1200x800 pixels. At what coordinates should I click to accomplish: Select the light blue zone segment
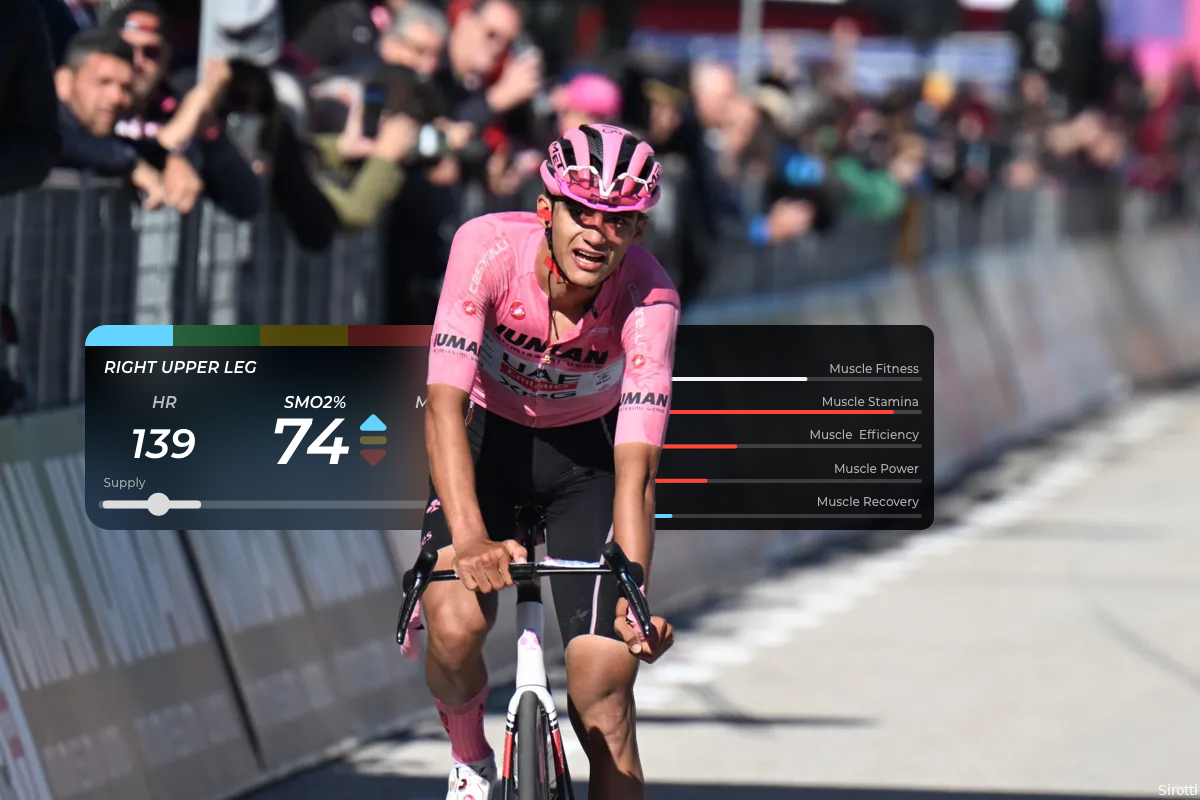click(x=130, y=336)
